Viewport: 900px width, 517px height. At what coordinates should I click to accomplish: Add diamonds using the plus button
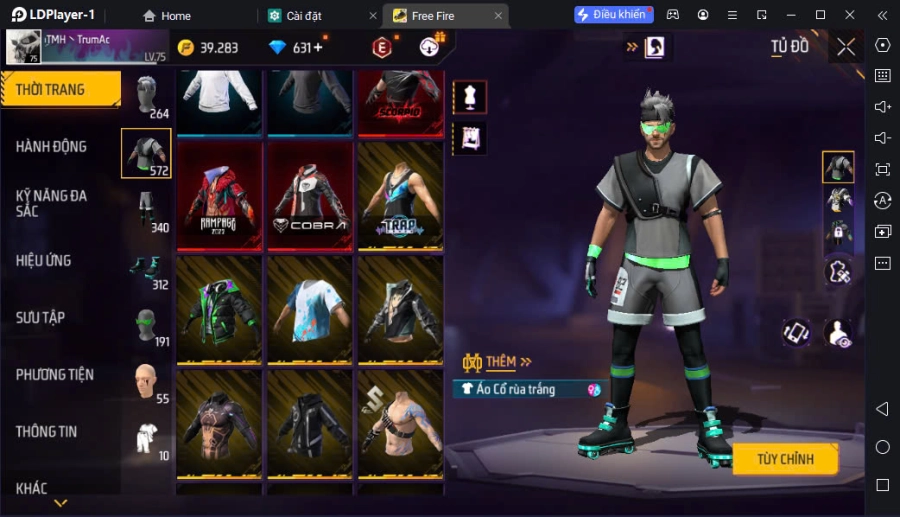click(318, 48)
